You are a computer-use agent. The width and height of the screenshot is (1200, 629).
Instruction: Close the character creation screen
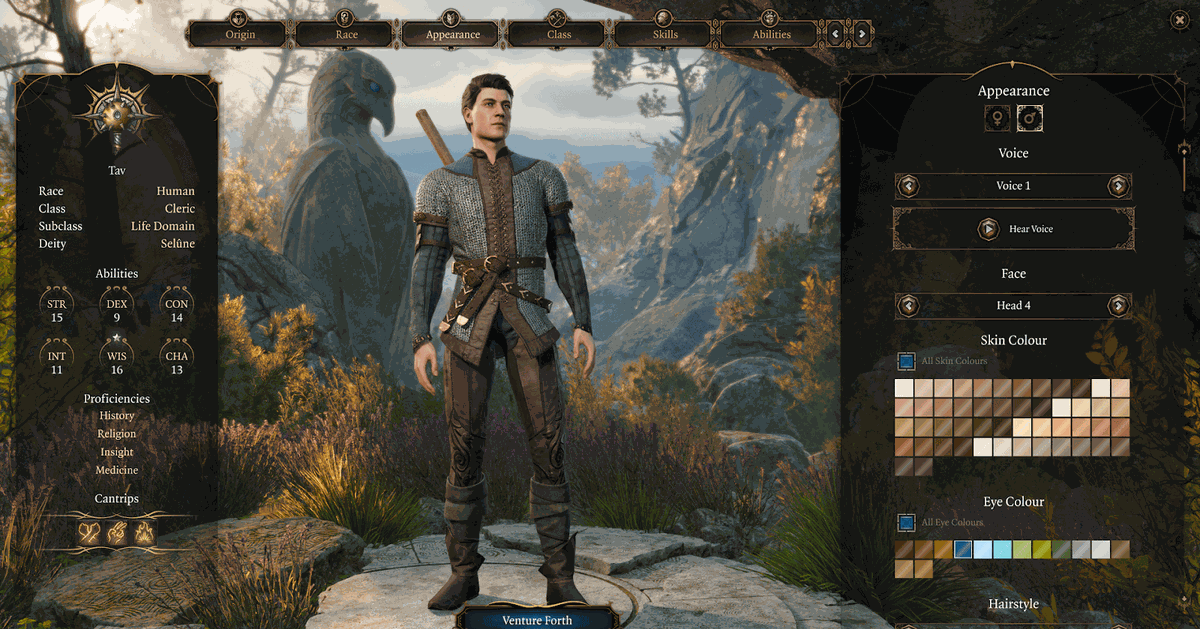tap(1180, 19)
